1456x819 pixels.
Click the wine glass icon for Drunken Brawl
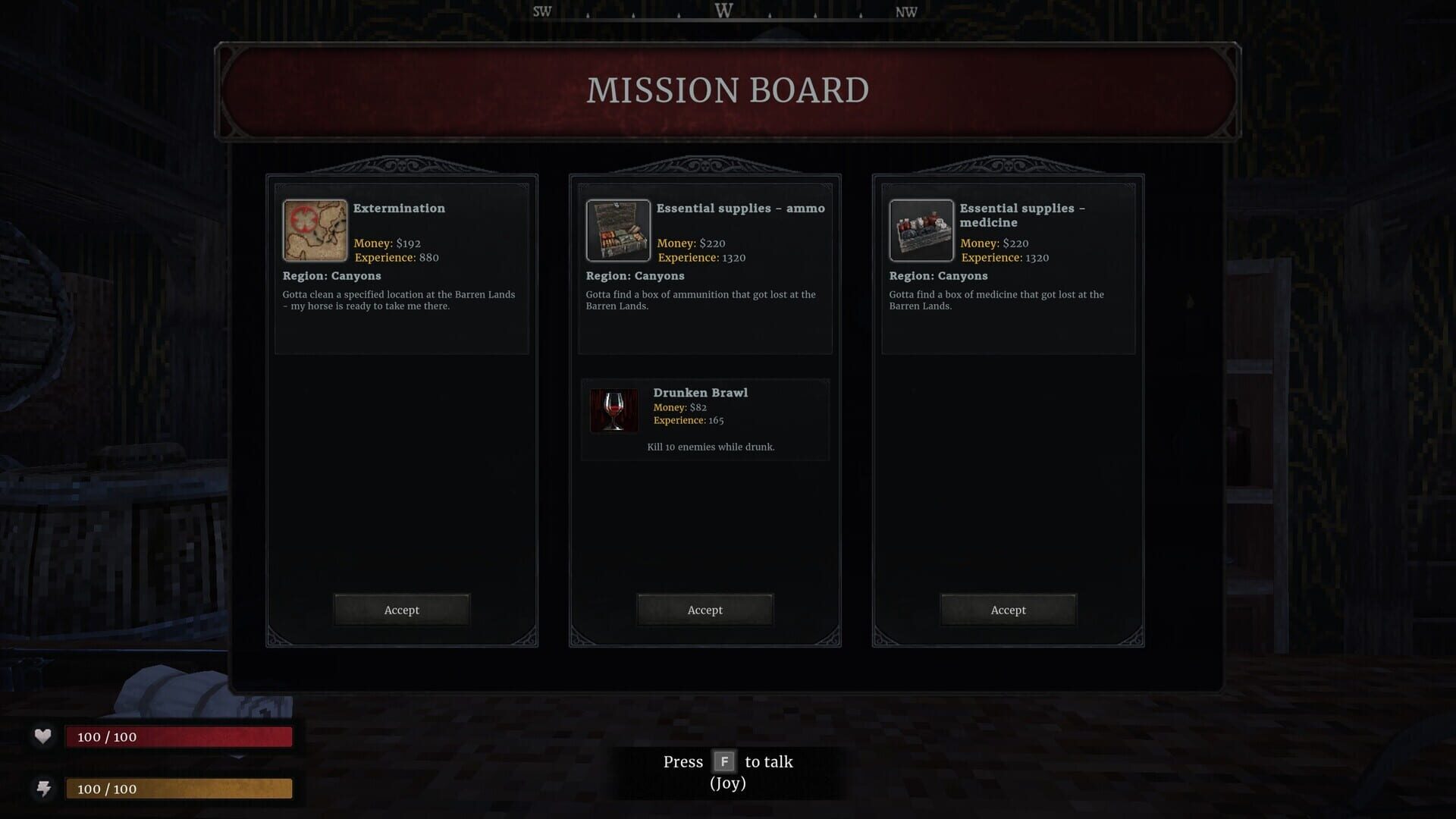point(615,410)
